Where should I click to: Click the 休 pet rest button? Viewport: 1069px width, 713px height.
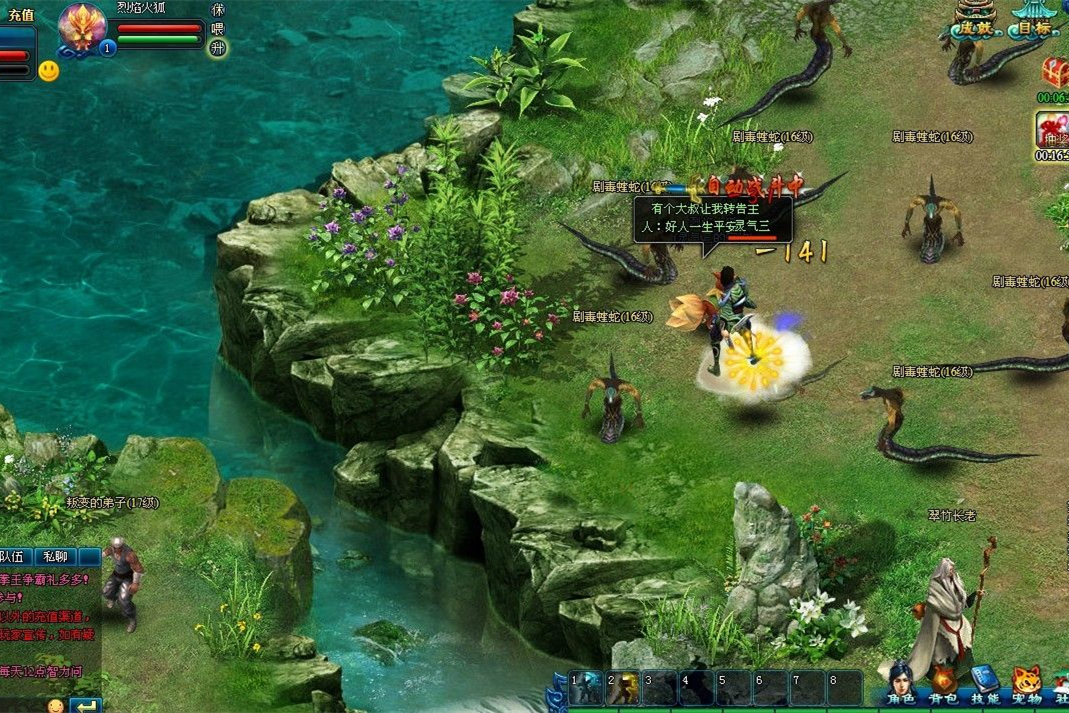[x=218, y=9]
